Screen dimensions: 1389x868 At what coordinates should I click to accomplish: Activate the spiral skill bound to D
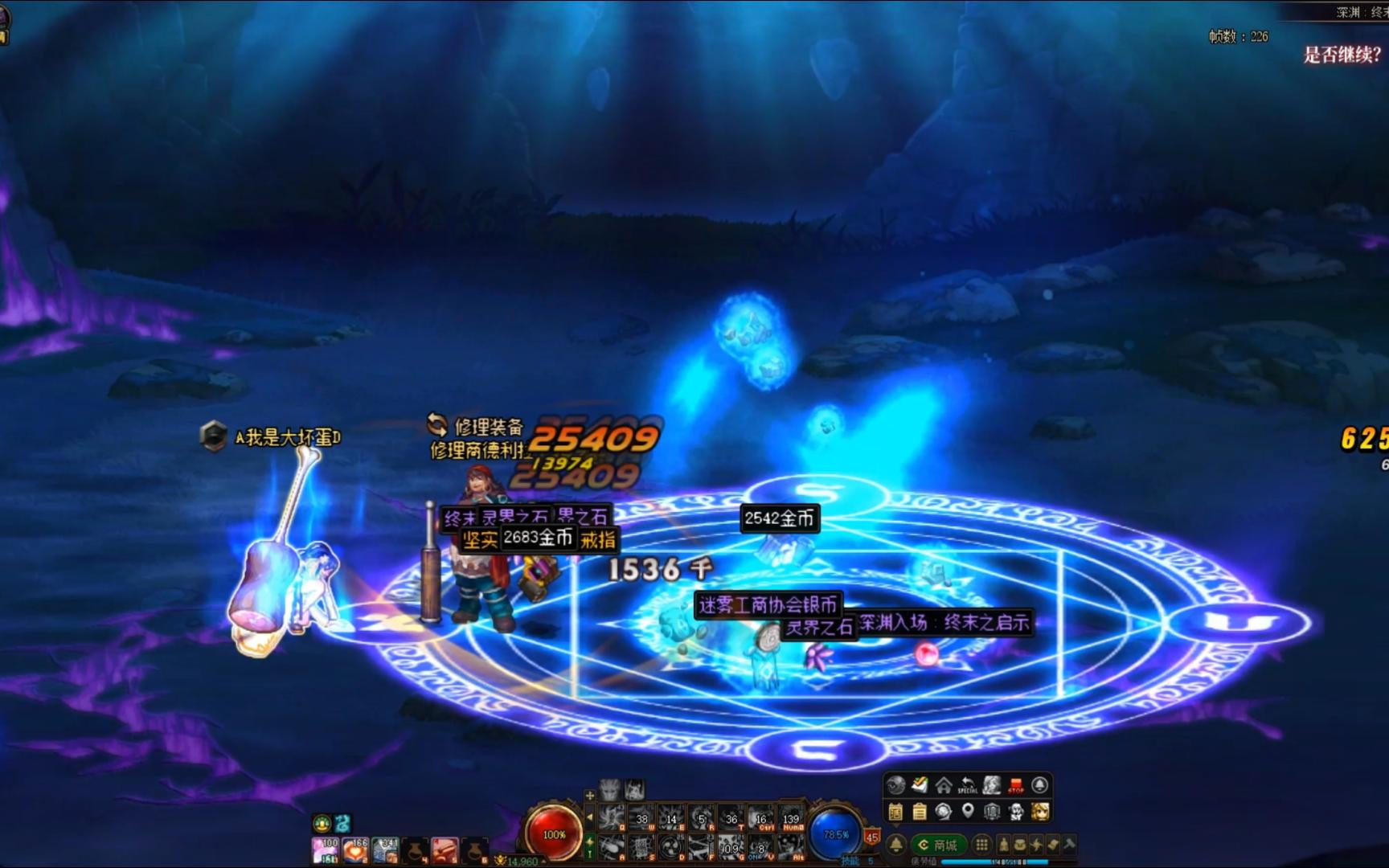(671, 847)
